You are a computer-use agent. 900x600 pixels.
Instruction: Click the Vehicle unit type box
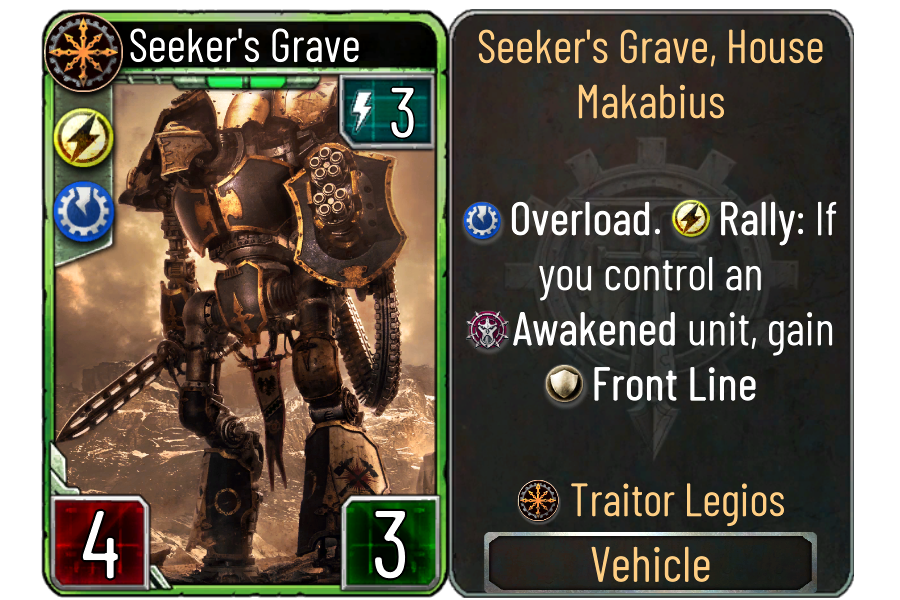click(x=651, y=565)
